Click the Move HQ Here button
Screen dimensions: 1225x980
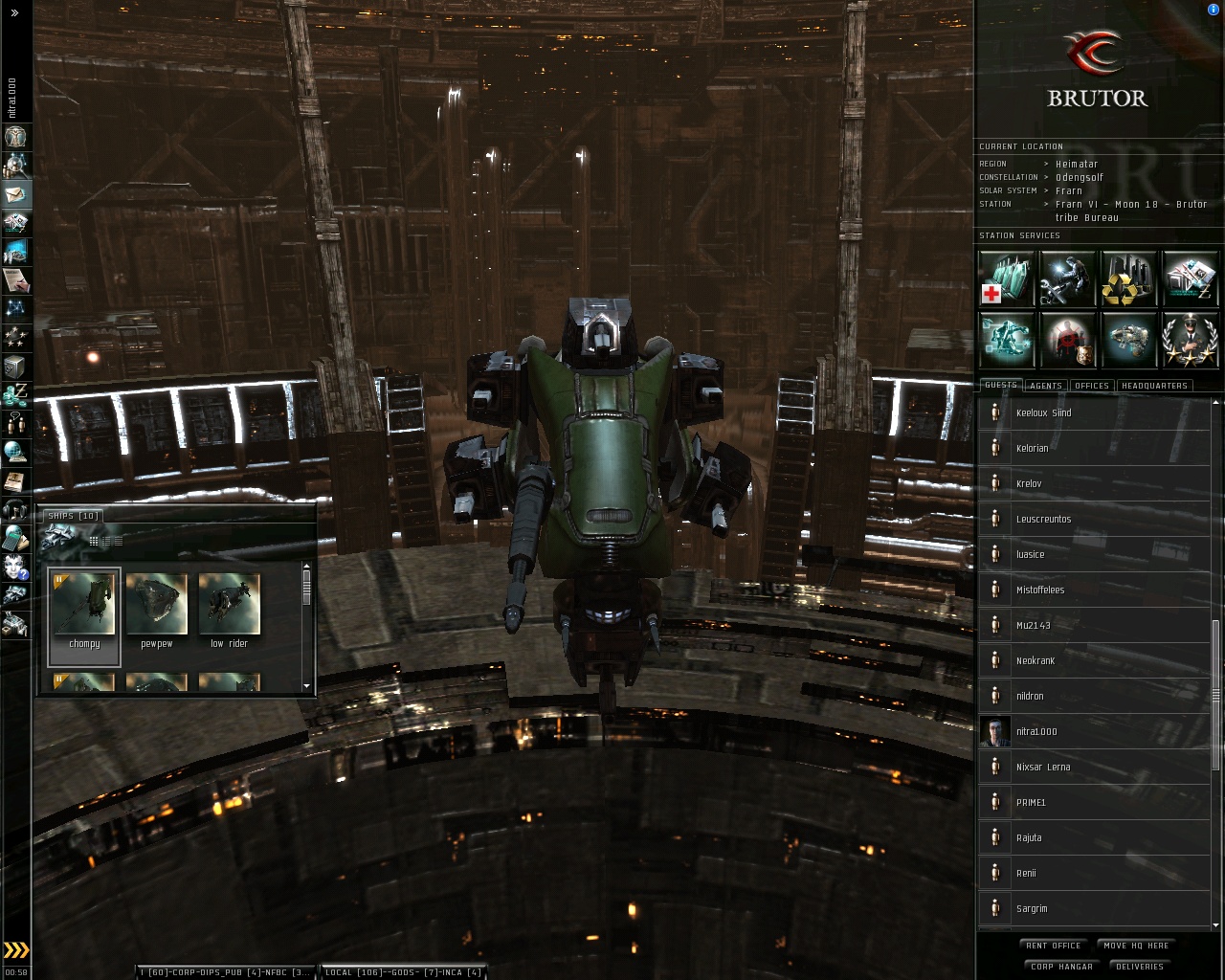click(x=1136, y=946)
